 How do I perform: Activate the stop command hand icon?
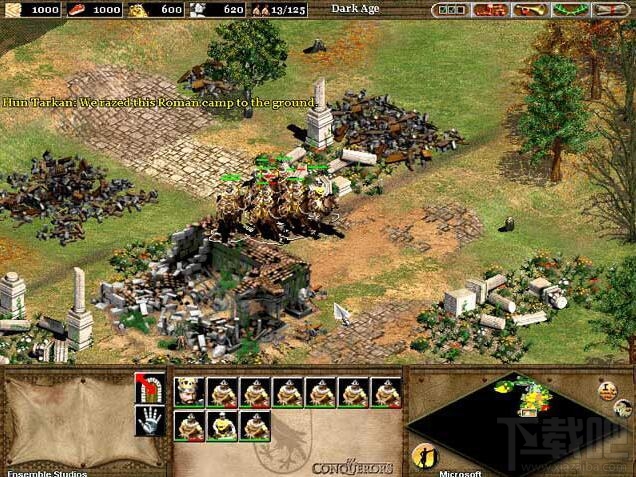[149, 421]
